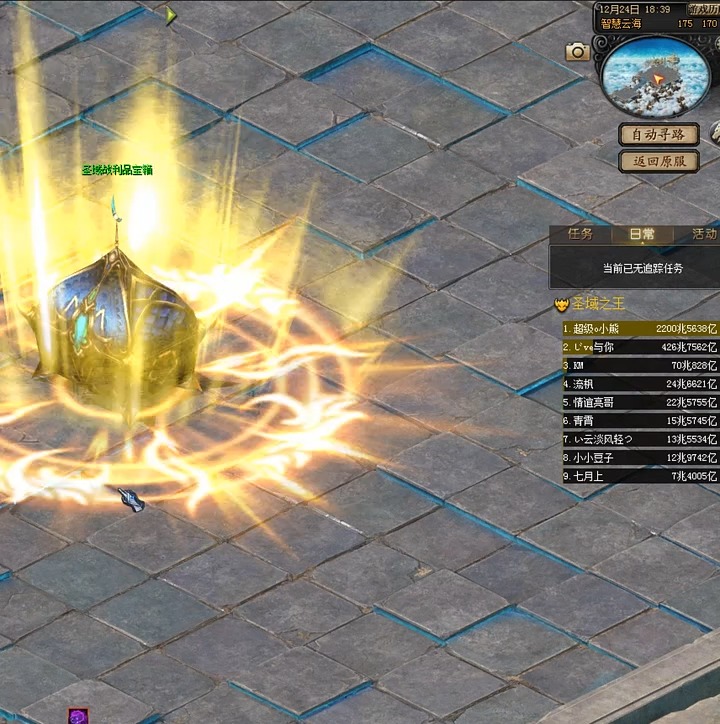This screenshot has height=724, width=720.
Task: Click the 自动寻路 auto-pathfinding button
Action: click(658, 134)
